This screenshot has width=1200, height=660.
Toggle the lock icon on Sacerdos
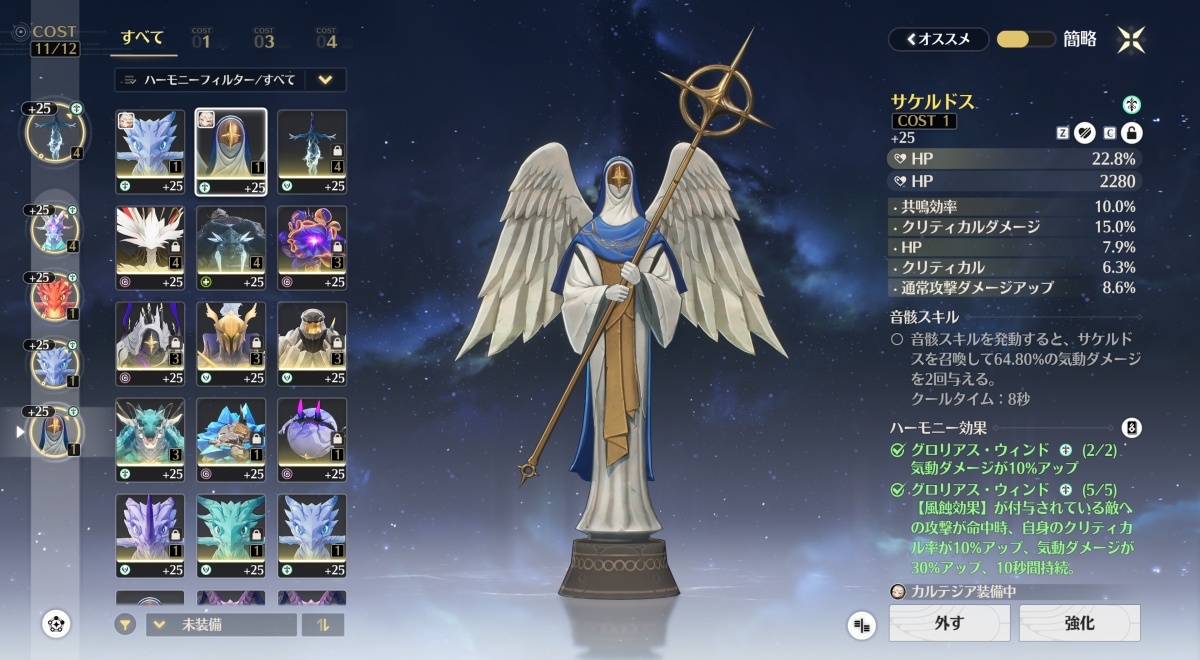[x=1132, y=133]
